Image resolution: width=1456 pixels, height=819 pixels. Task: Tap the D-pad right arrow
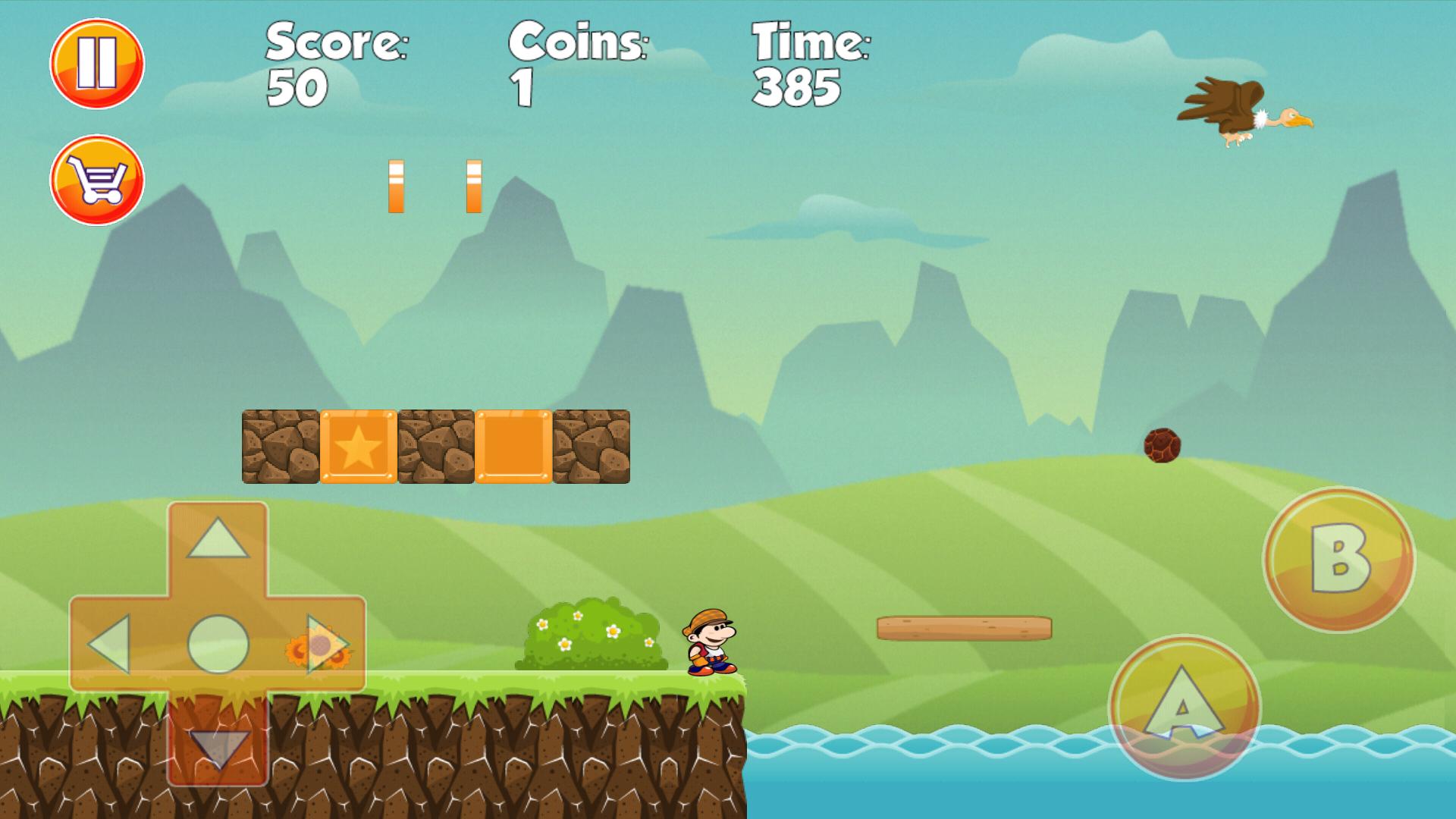[x=326, y=645]
